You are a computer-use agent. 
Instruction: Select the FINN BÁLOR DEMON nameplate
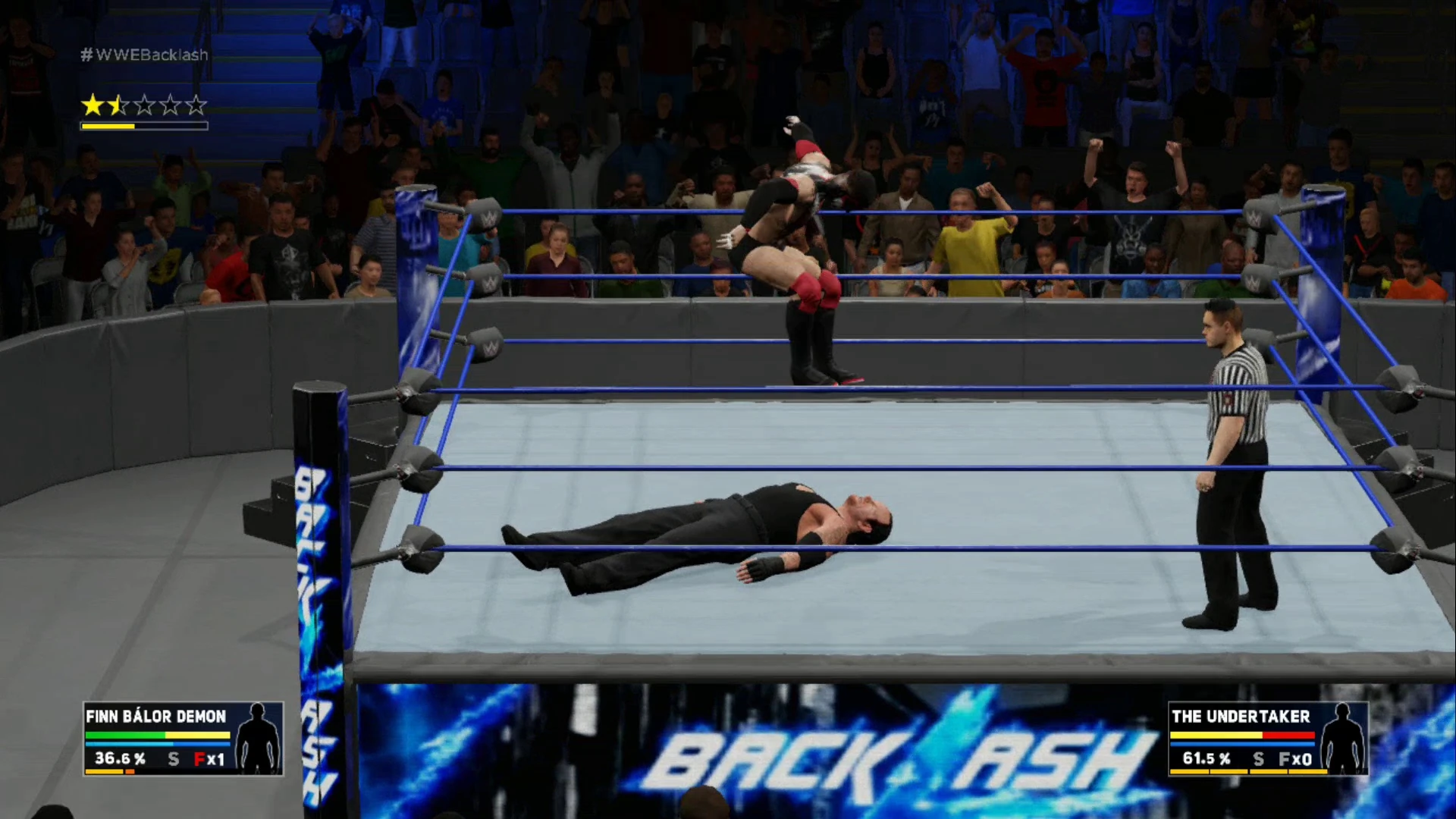tap(155, 717)
